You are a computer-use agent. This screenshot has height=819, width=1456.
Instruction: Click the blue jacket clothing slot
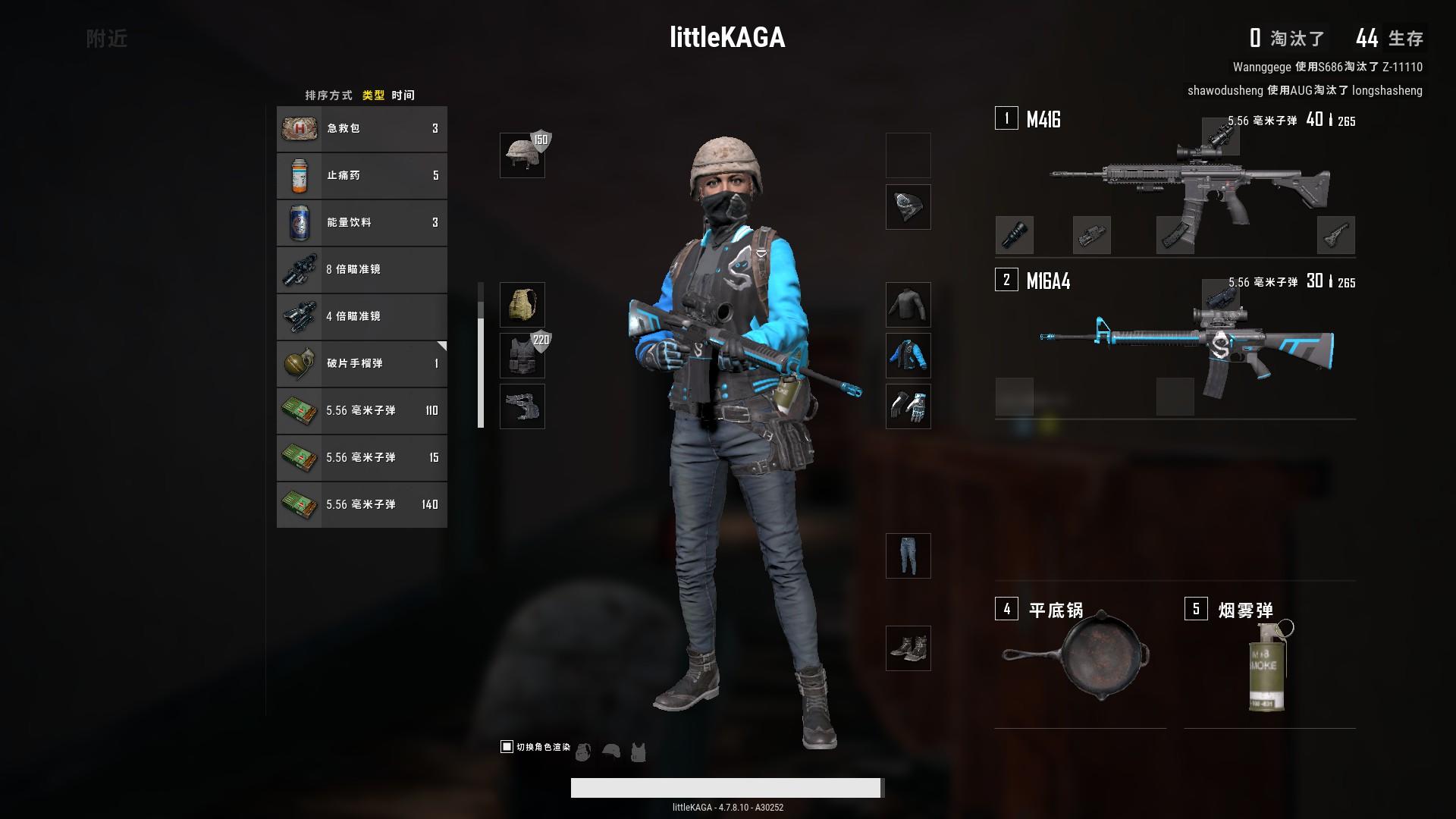[908, 356]
